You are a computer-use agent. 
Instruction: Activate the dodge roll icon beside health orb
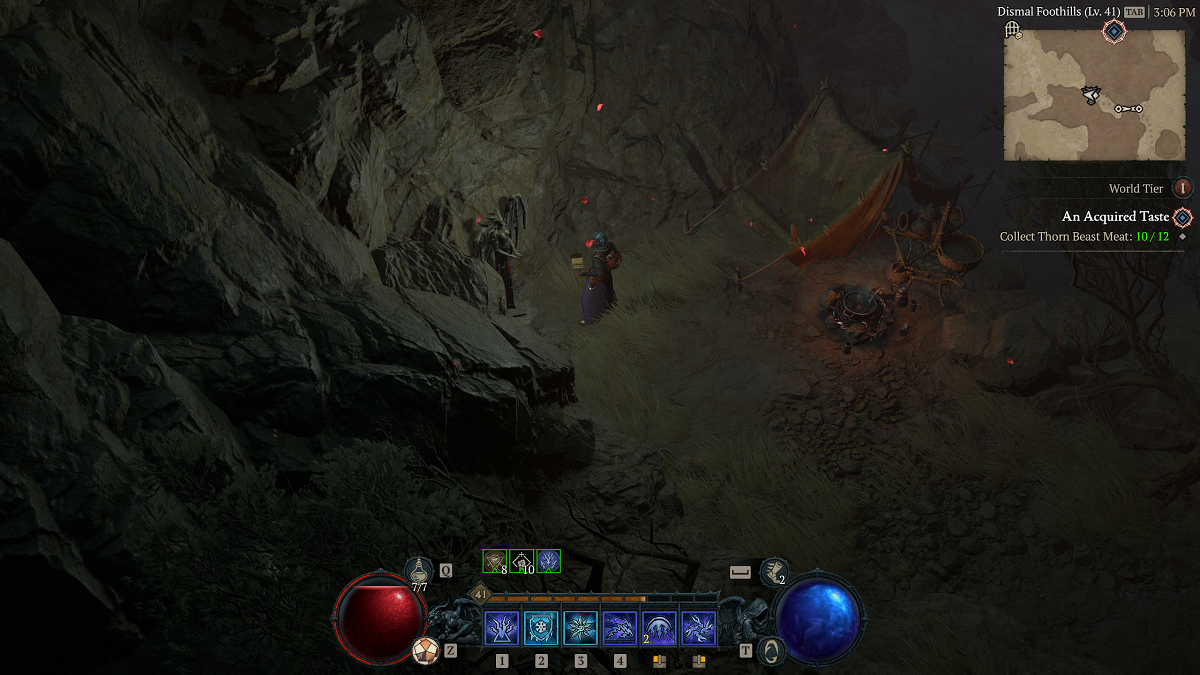click(x=427, y=651)
